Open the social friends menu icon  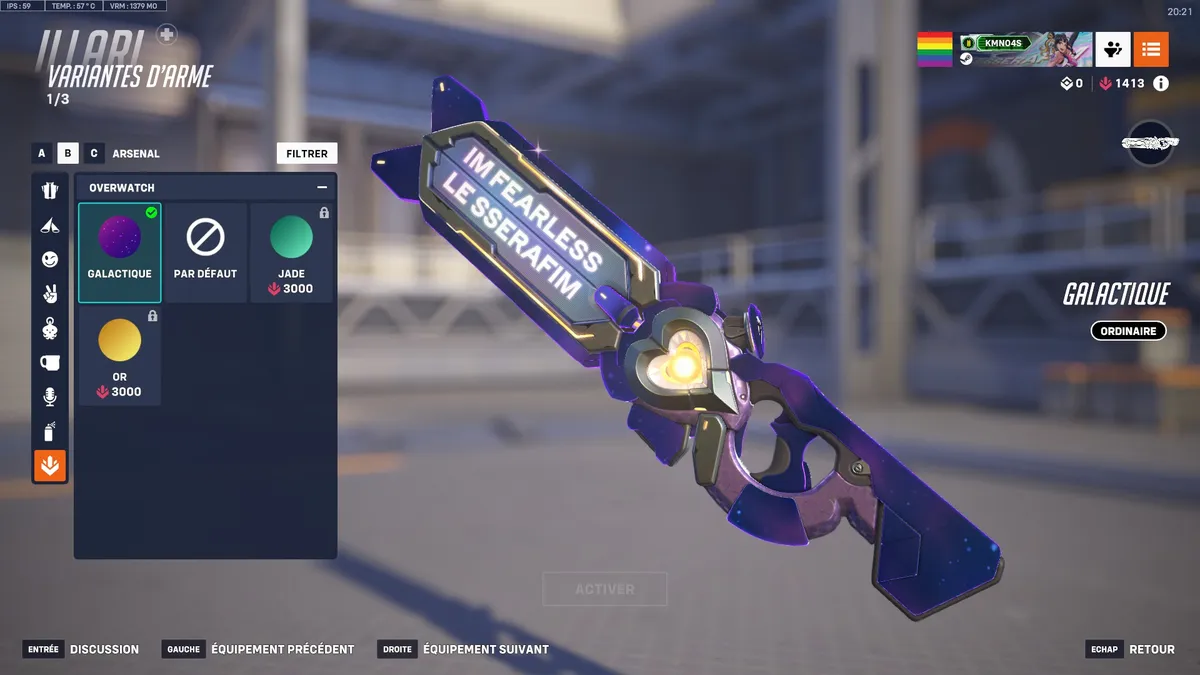(1113, 48)
